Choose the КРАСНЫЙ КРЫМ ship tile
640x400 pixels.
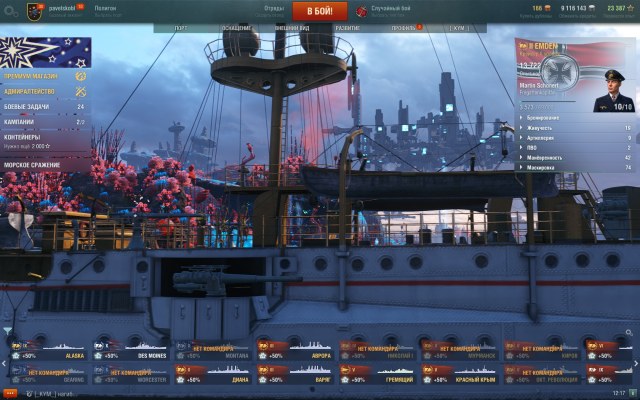[x=460, y=375]
